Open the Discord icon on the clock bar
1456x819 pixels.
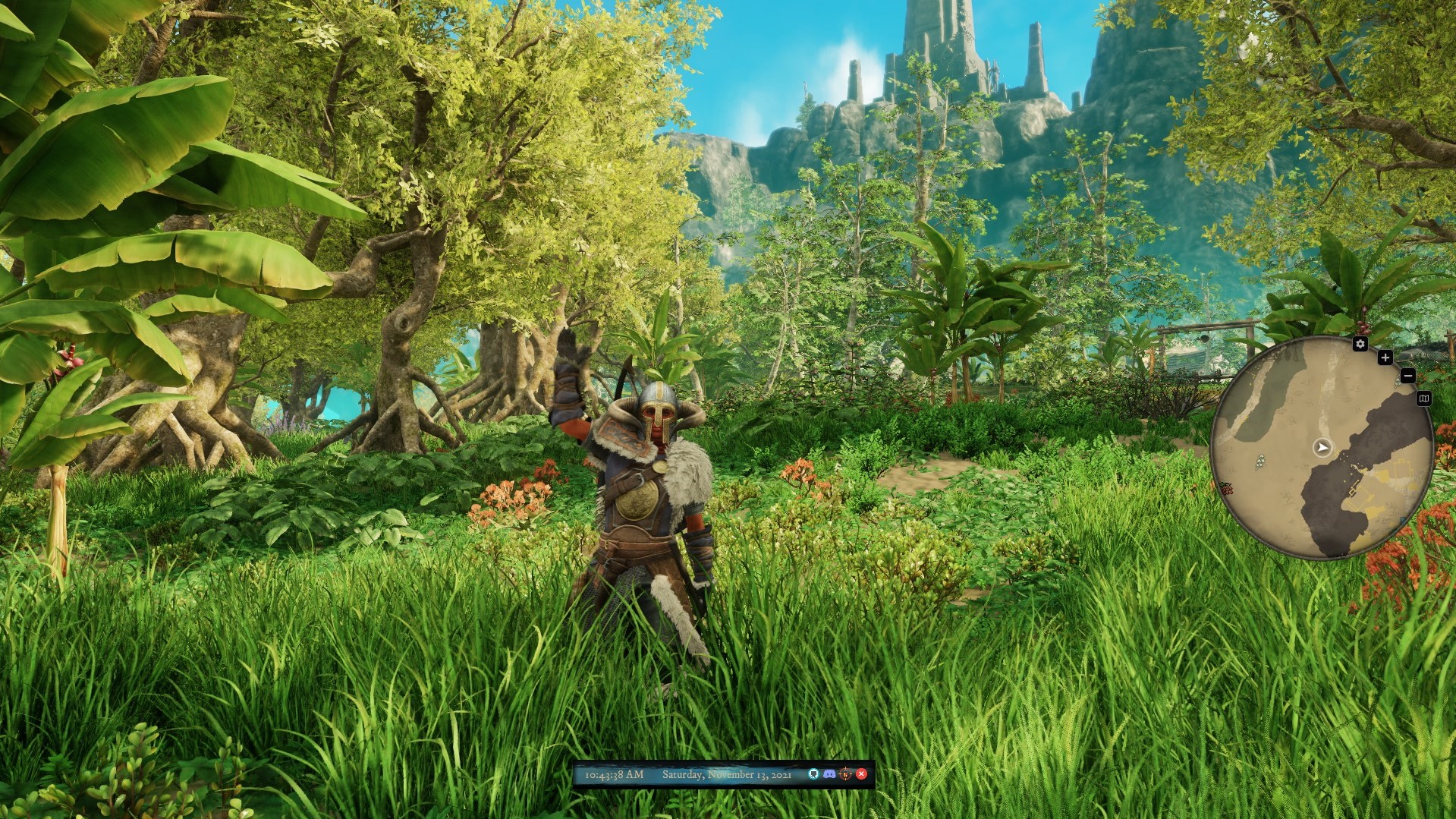829,774
